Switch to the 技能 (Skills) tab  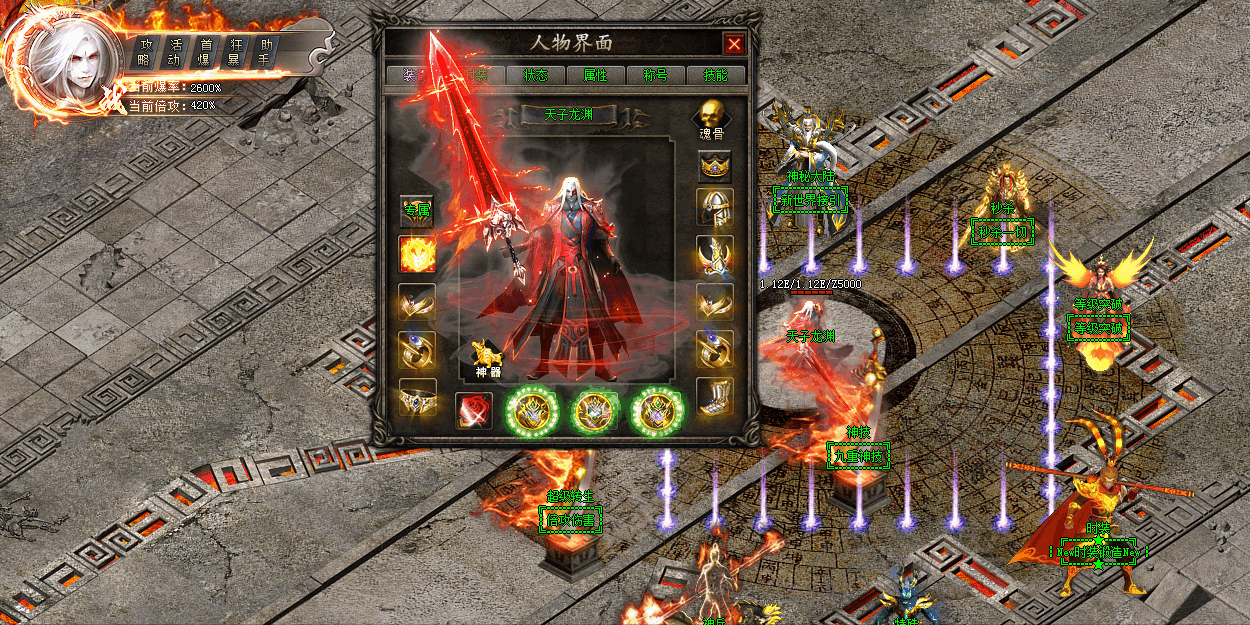point(715,75)
